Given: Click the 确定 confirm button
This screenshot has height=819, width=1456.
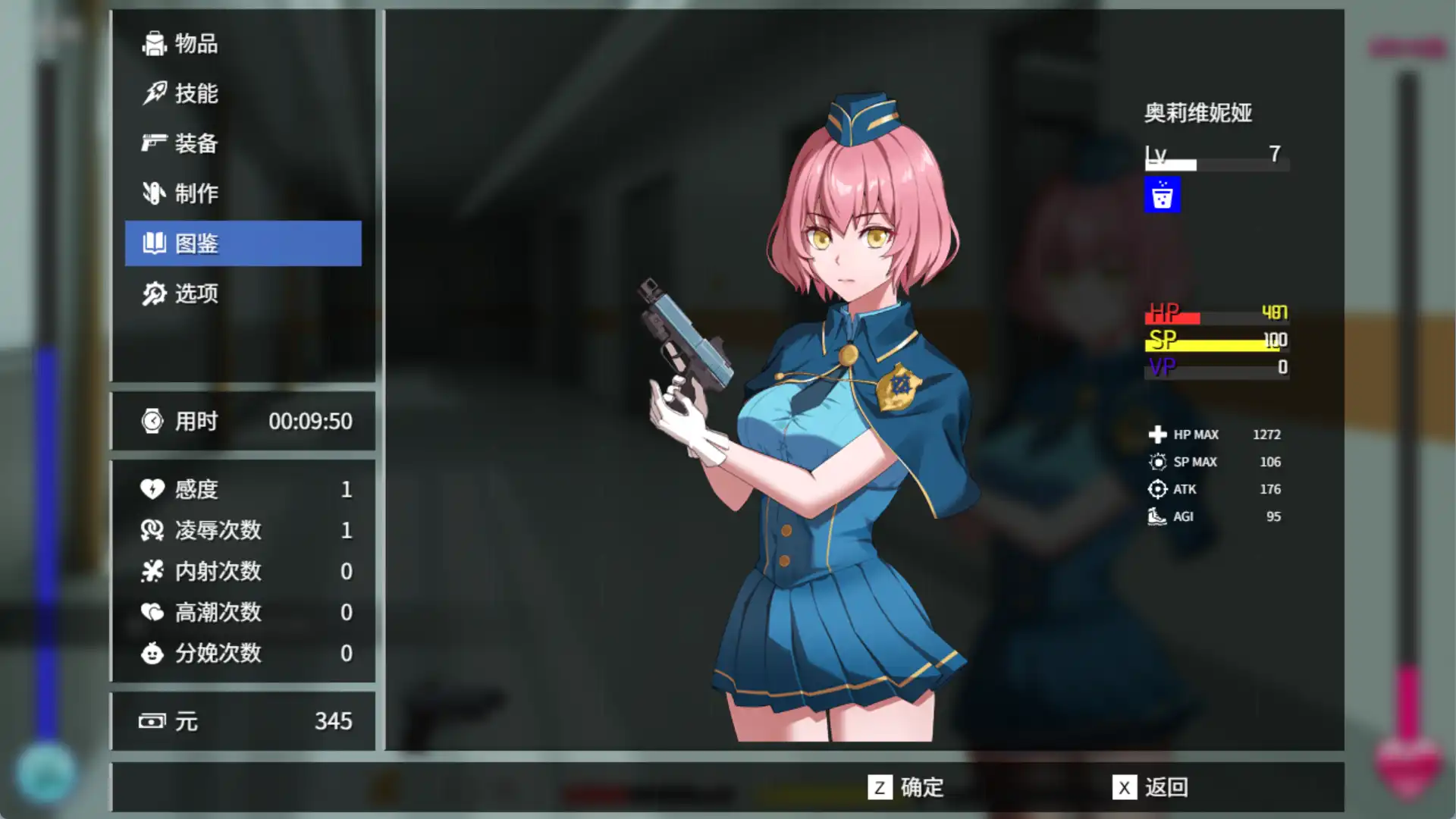Looking at the screenshot, I should (x=906, y=787).
